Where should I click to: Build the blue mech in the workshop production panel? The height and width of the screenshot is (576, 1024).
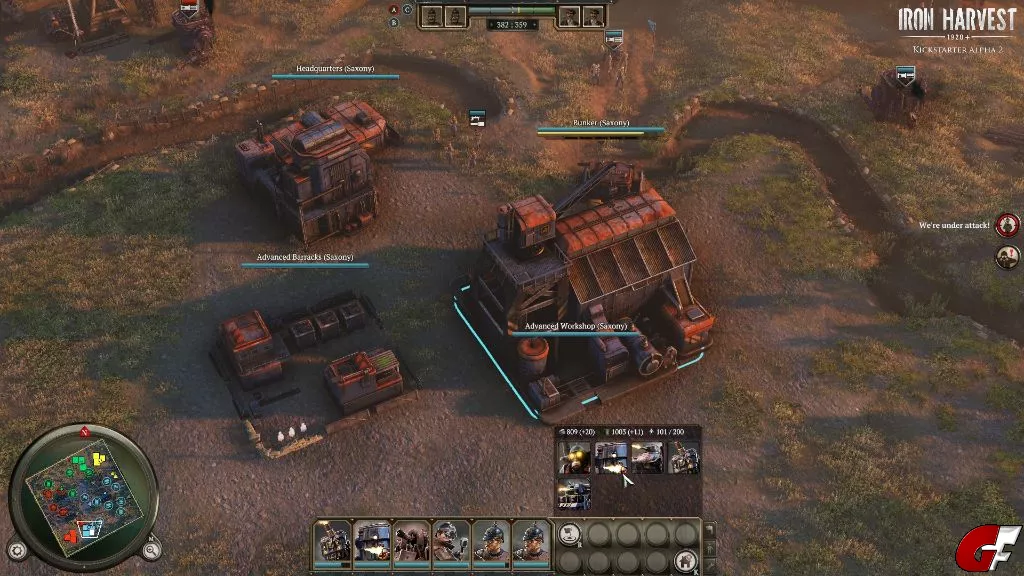[610, 458]
